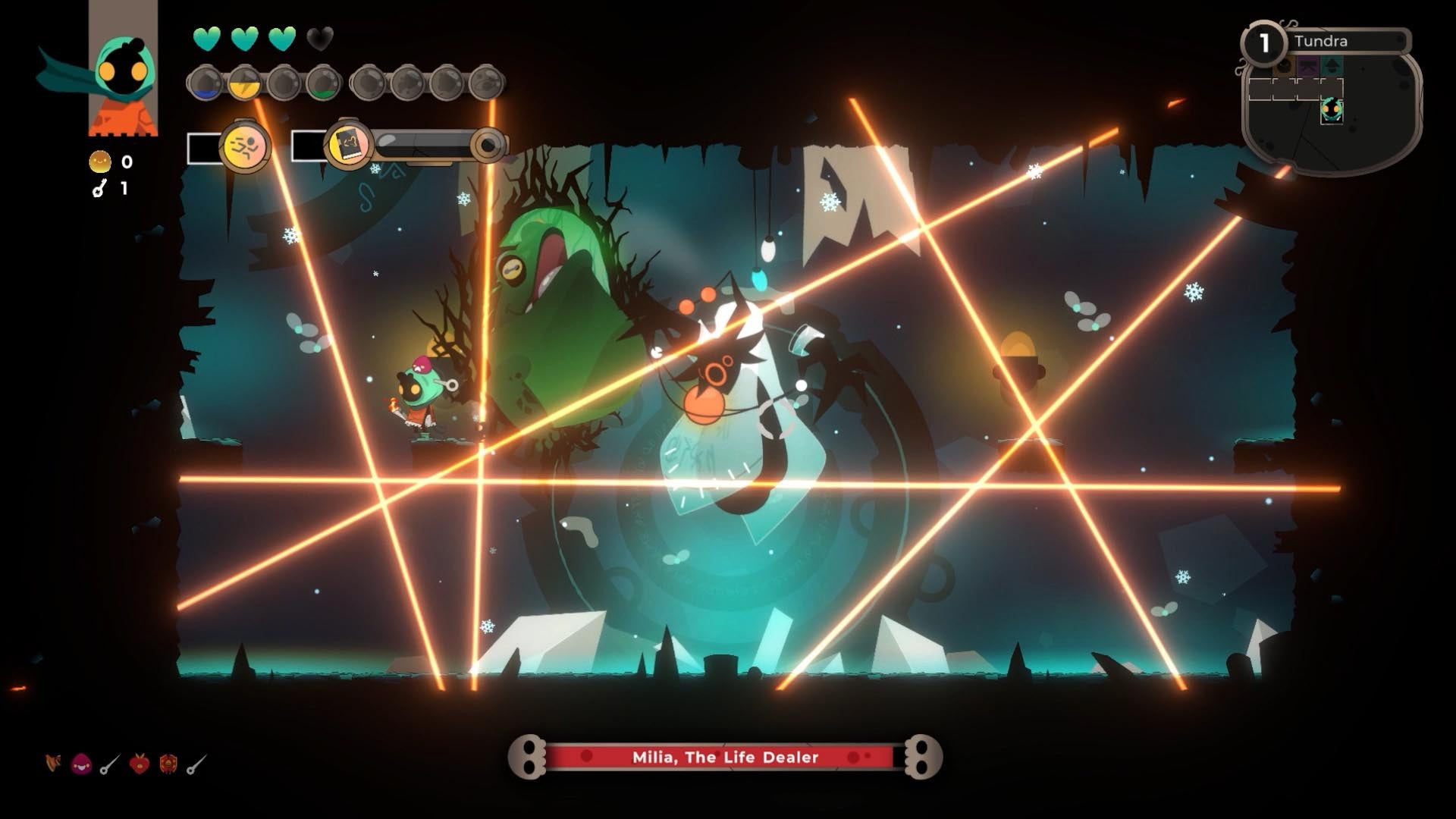Expand the teal arrow room on minimap

click(x=1332, y=66)
